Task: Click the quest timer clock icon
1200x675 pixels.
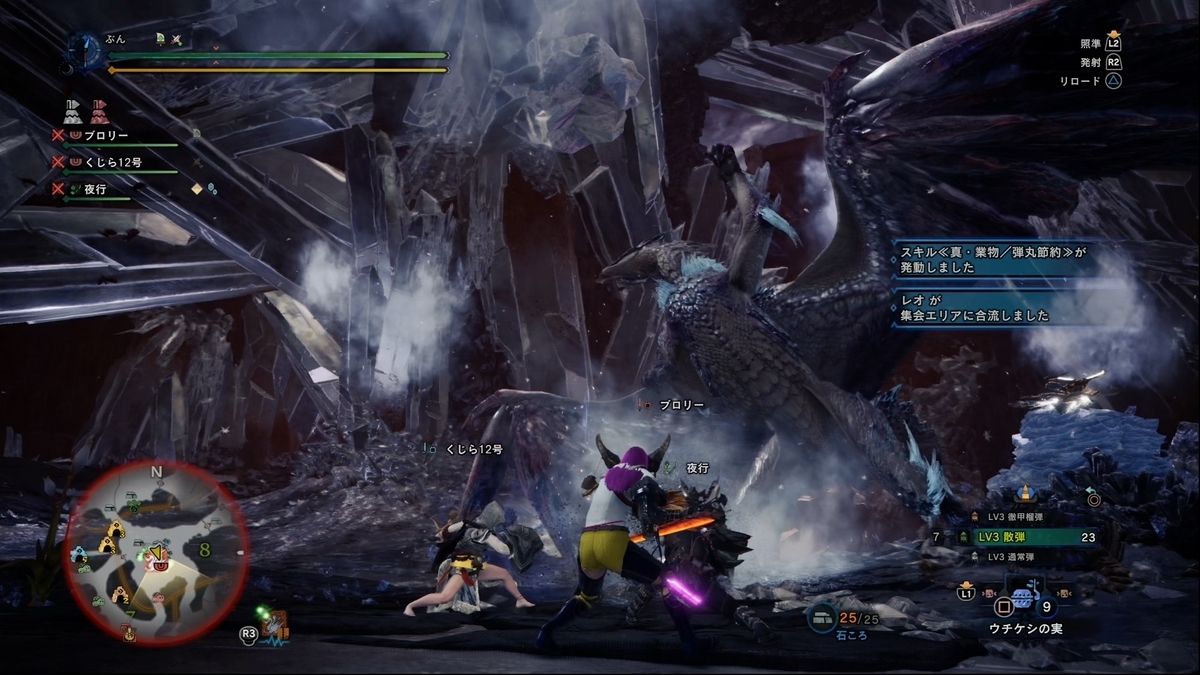Action: tap(87, 51)
